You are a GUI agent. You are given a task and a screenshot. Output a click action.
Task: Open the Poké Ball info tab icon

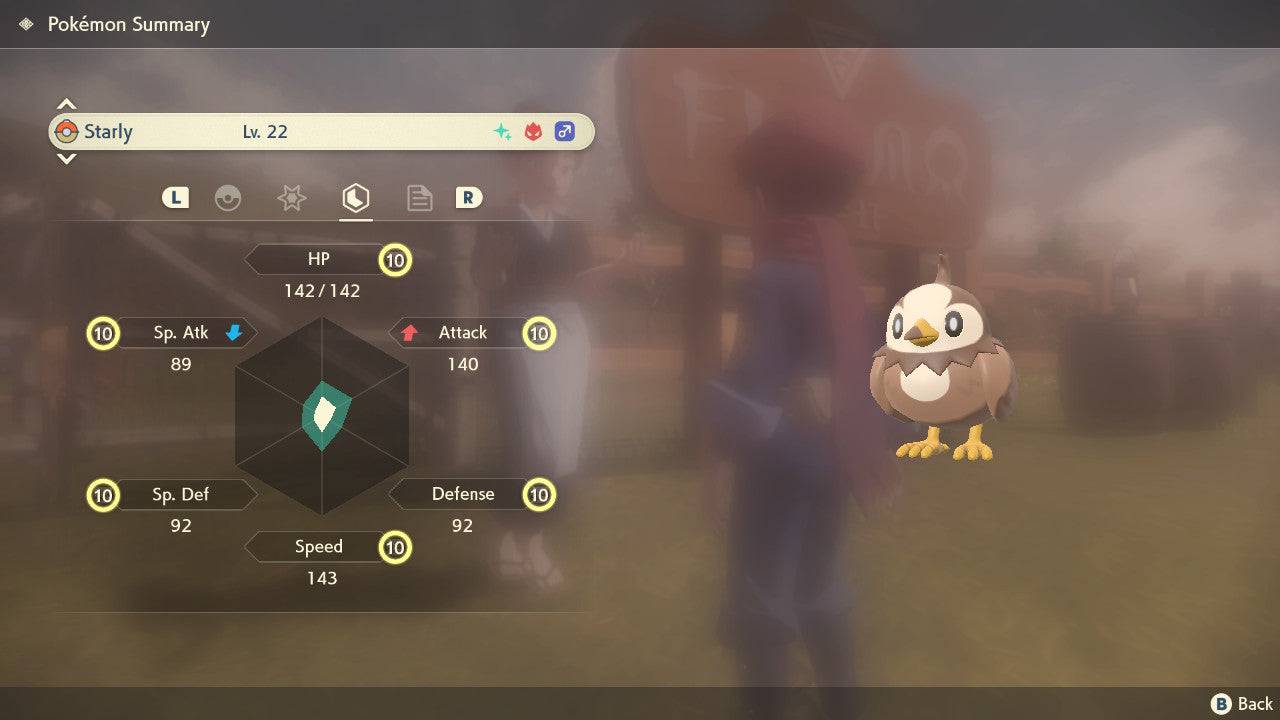coord(230,198)
